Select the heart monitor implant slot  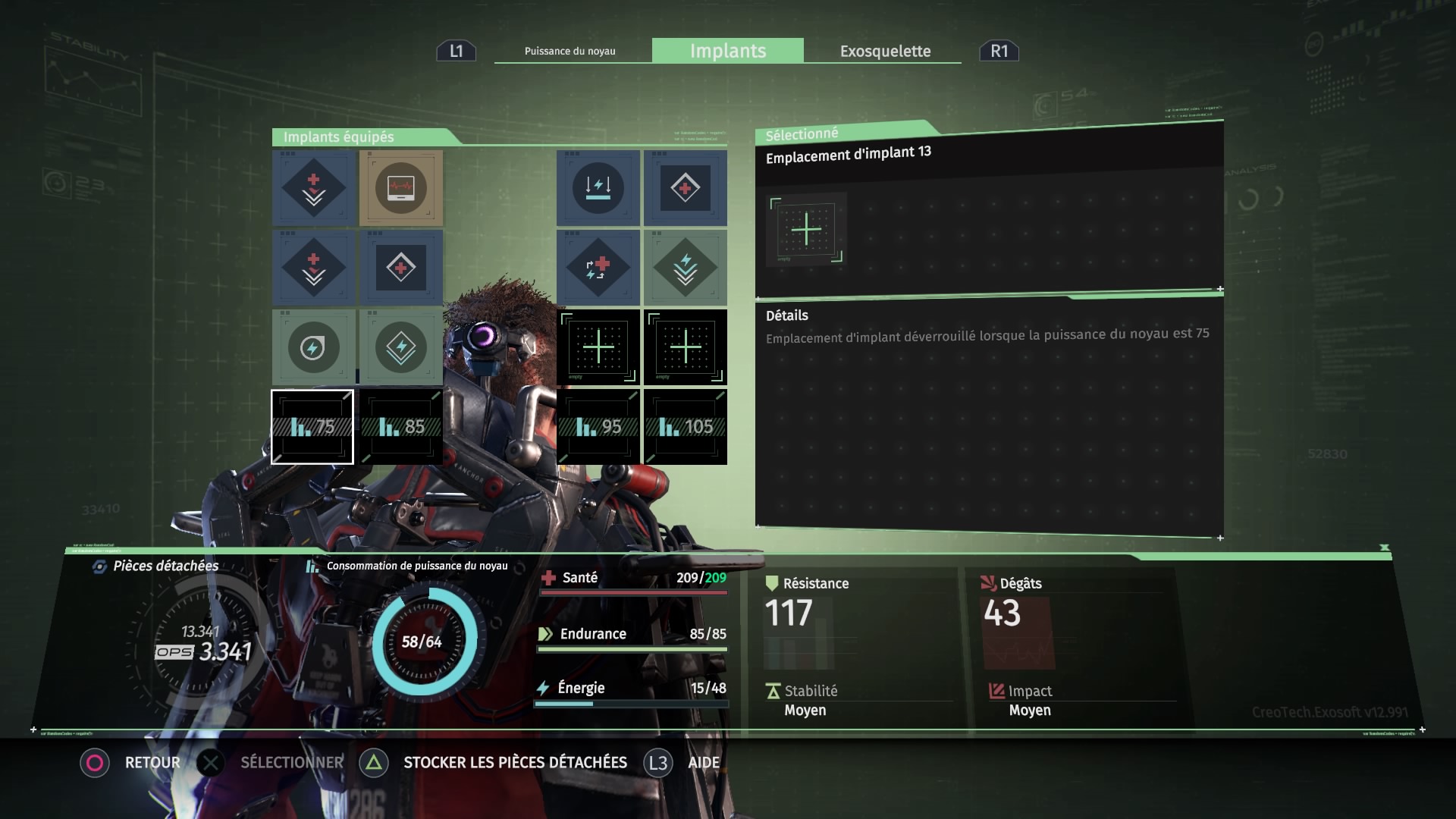[x=401, y=188]
